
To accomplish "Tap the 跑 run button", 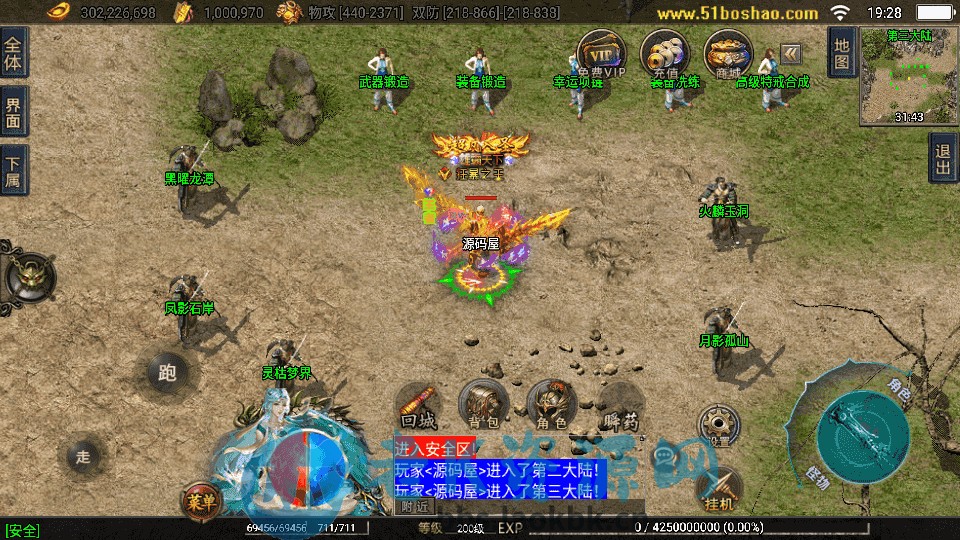I will click(x=167, y=373).
